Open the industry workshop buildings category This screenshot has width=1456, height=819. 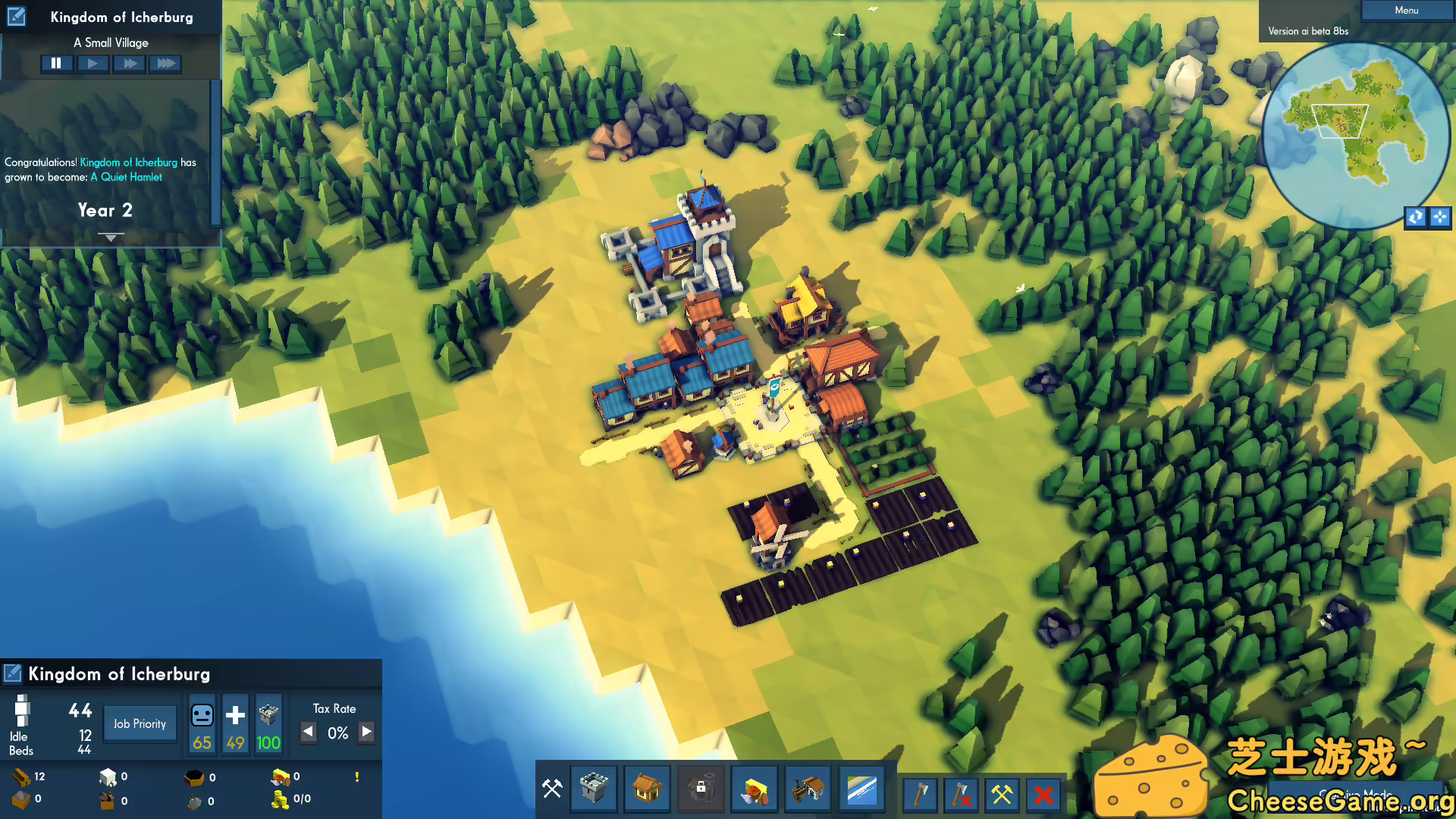pos(807,789)
